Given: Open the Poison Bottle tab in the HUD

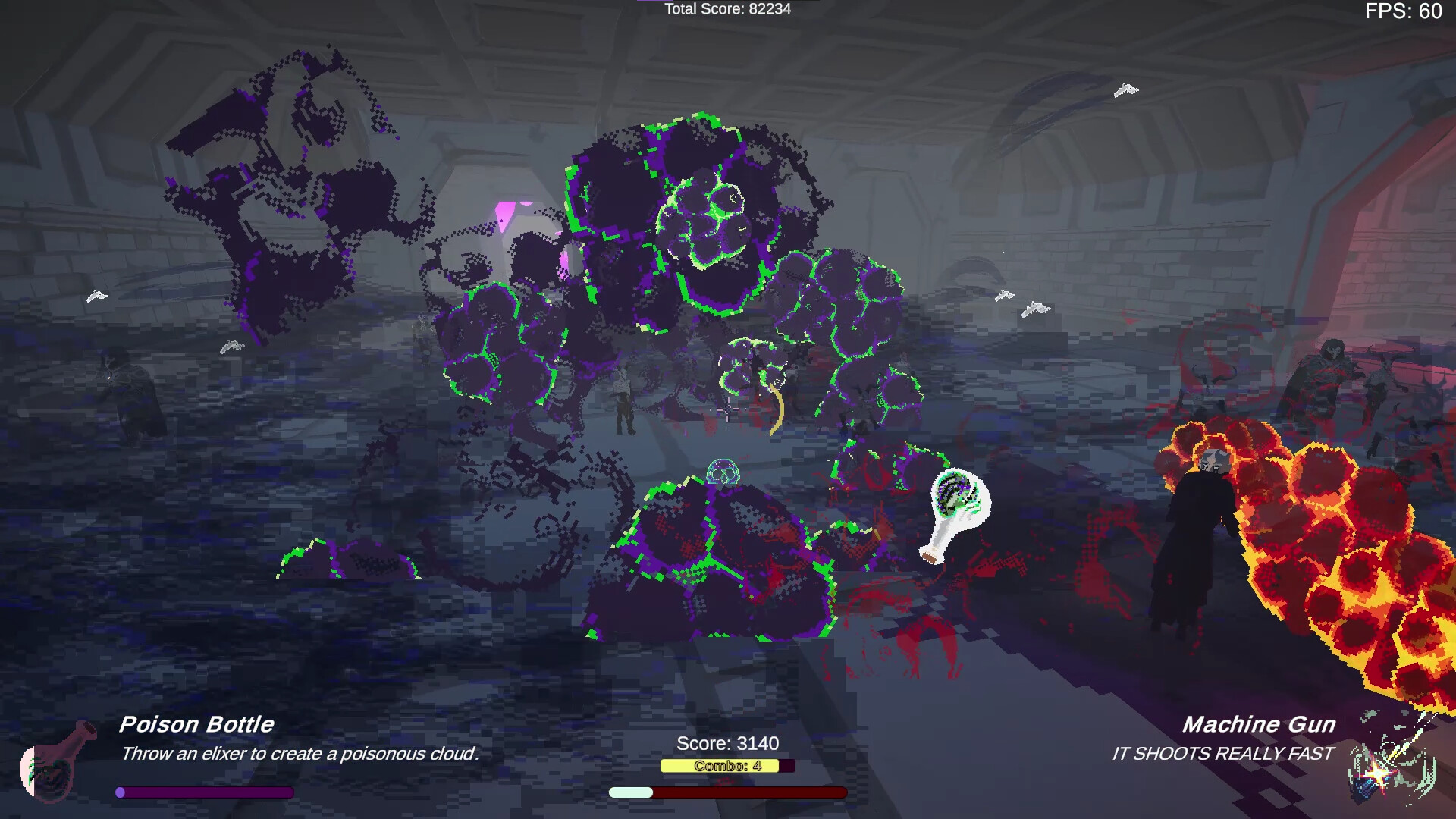Looking at the screenshot, I should (x=197, y=724).
